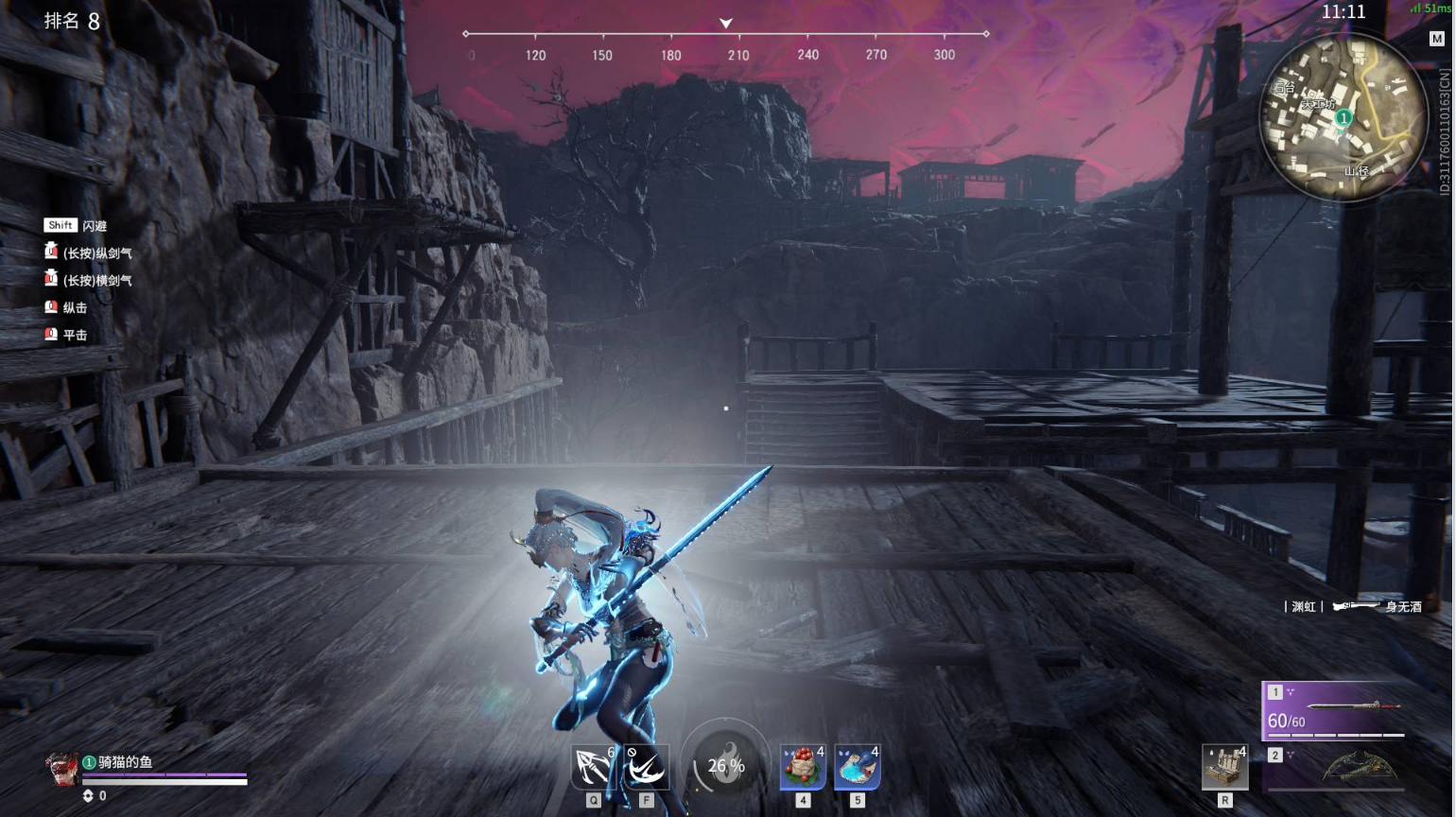Switch to the longsword weapon slot

(x=1334, y=711)
